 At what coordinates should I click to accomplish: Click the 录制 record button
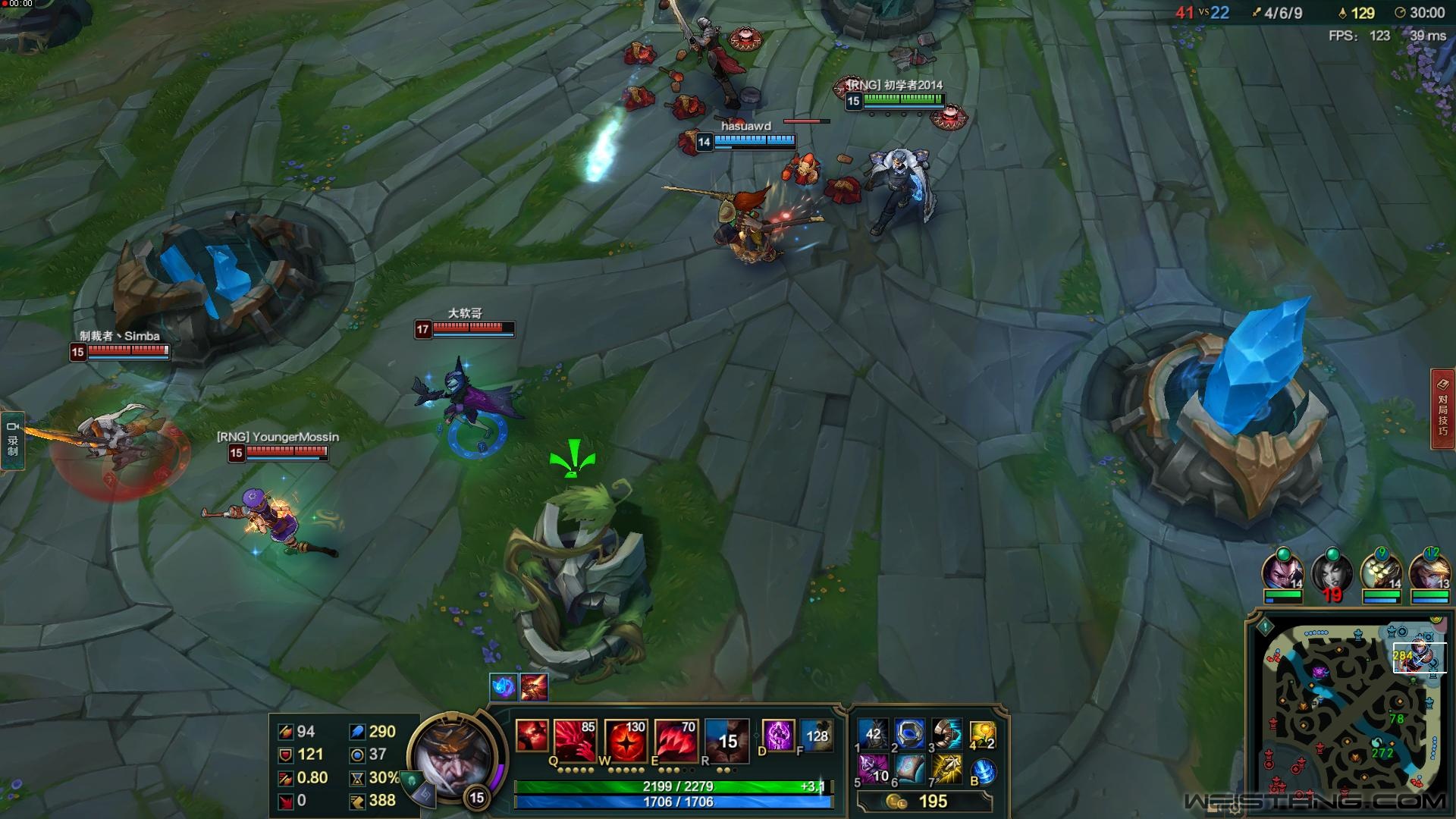[x=13, y=441]
